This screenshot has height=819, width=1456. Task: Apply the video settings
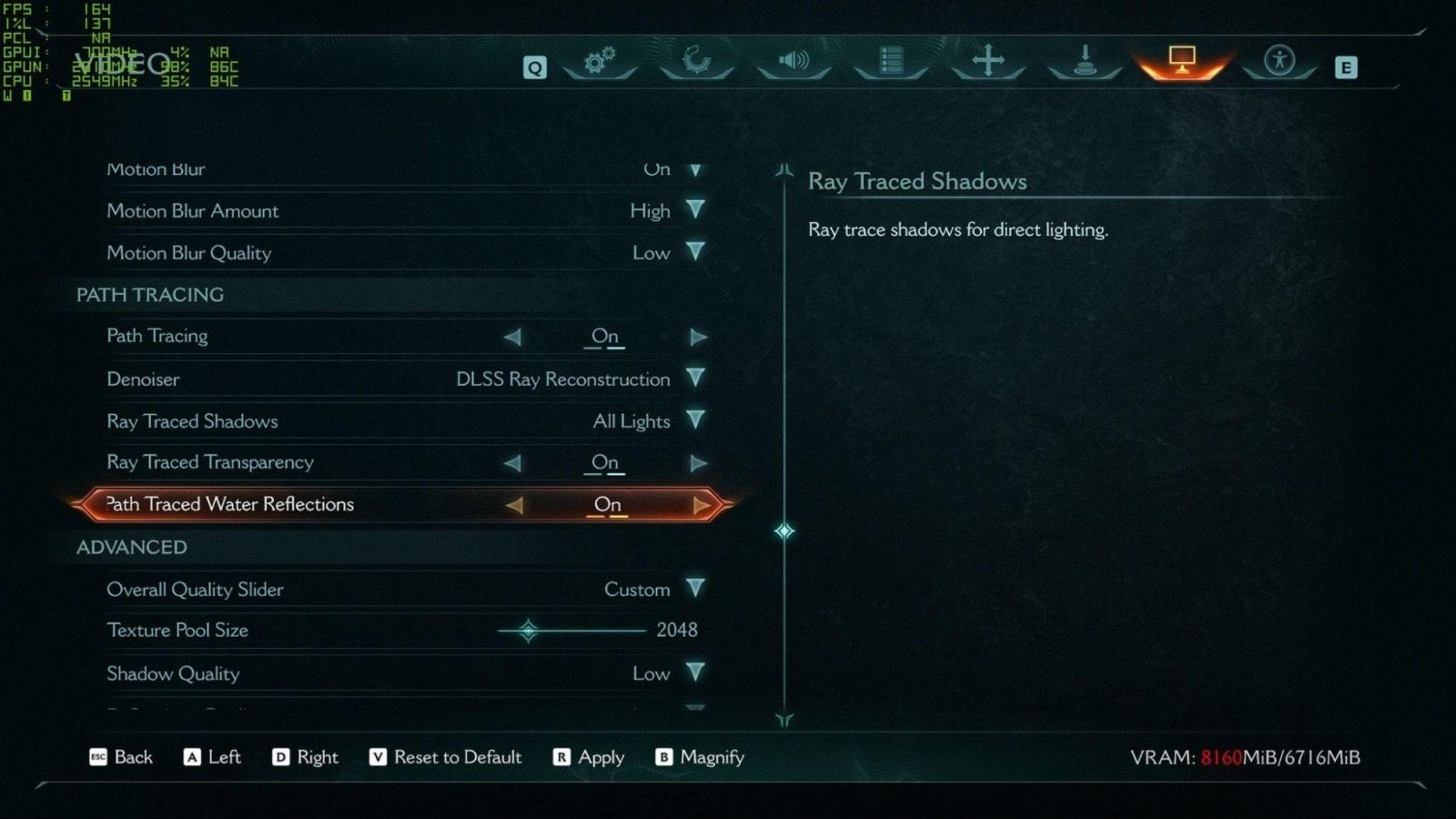click(589, 757)
